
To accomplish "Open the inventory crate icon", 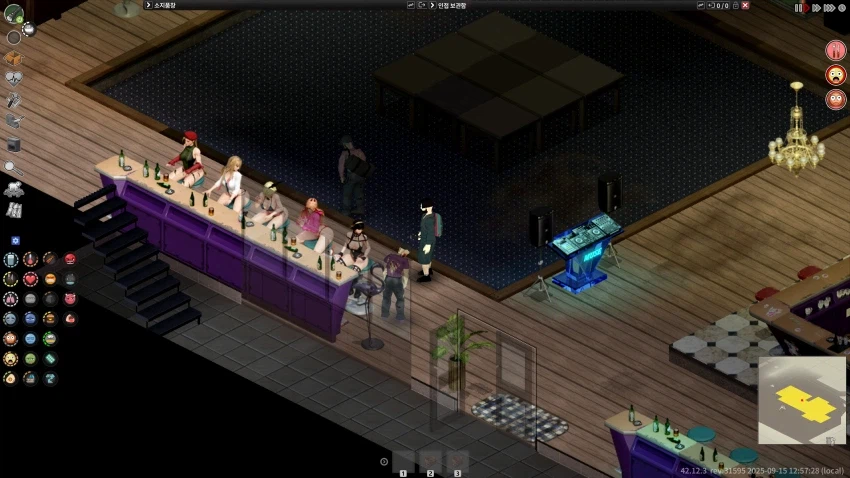I will pos(13,58).
